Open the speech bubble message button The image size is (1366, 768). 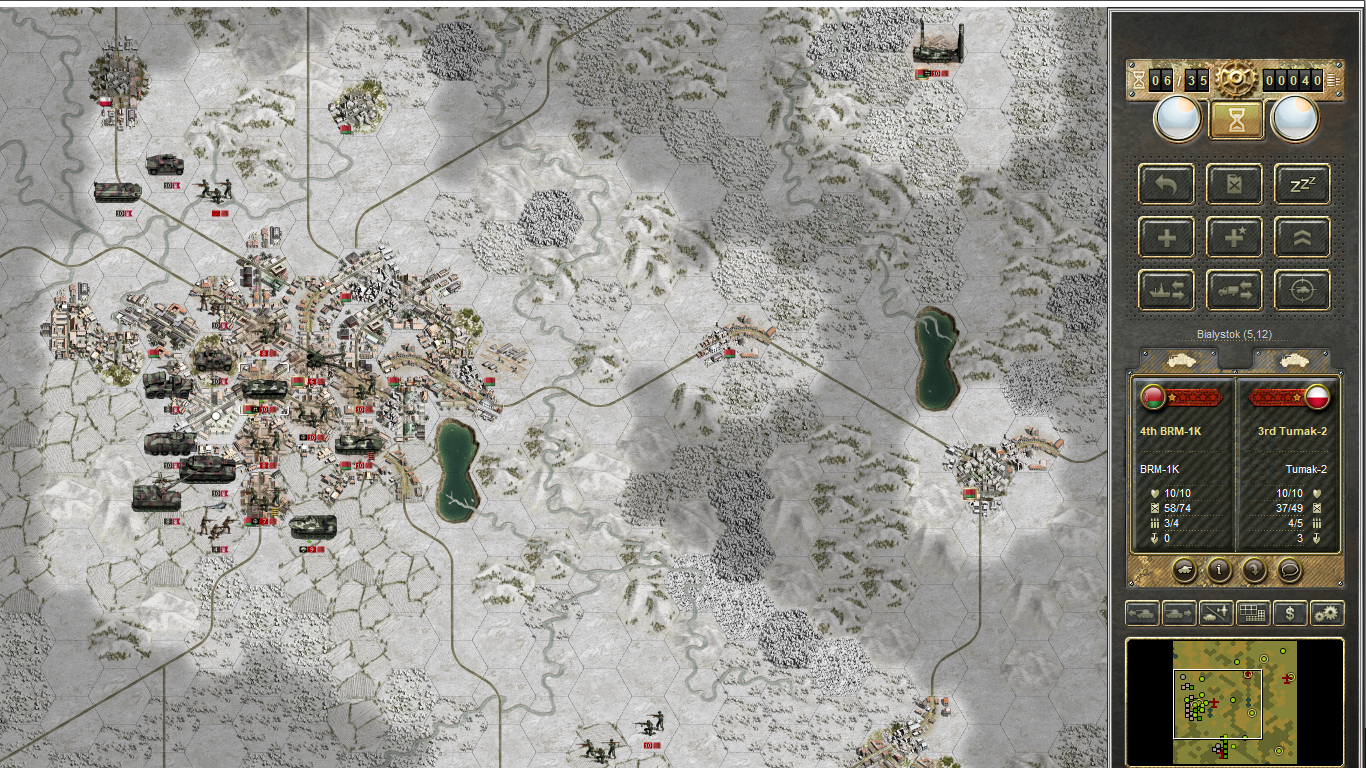1290,570
